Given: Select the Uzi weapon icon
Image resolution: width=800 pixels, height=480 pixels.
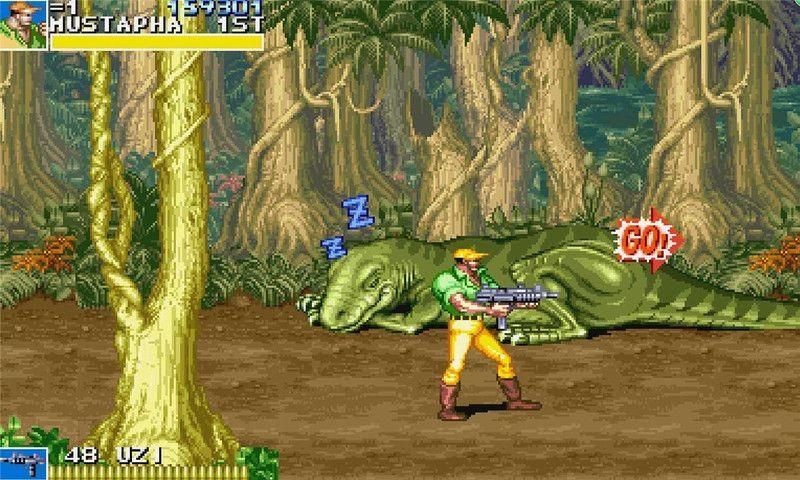Looking at the screenshot, I should click(x=22, y=463).
